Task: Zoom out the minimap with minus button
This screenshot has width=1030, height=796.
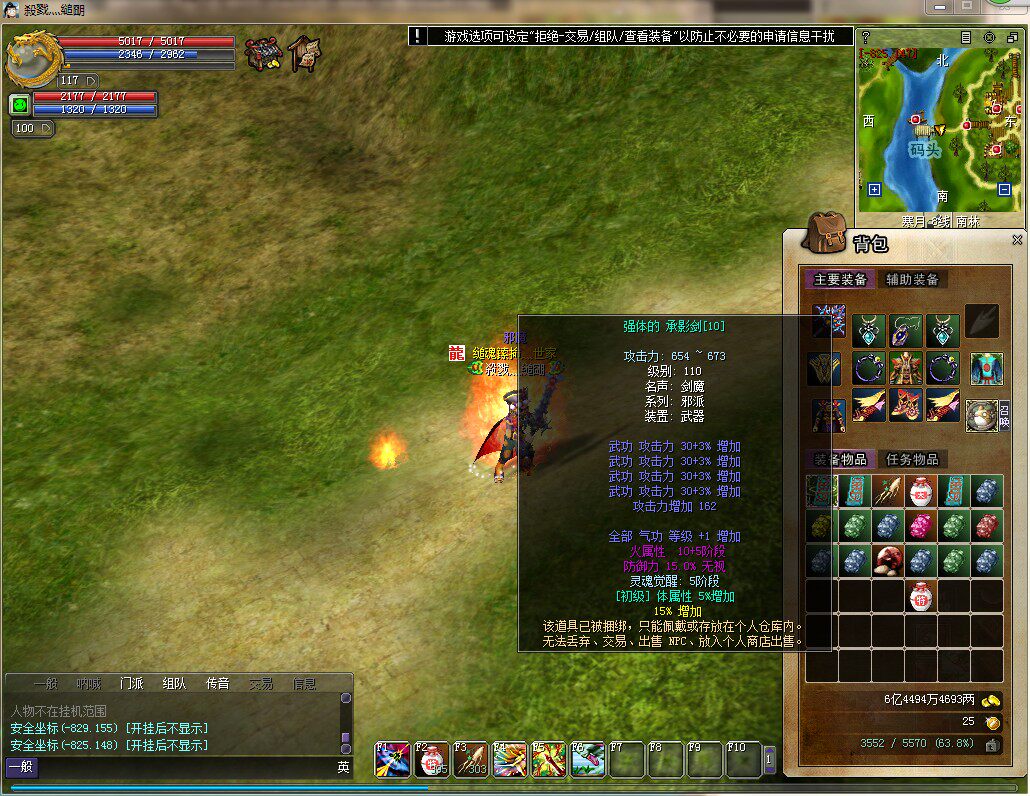Action: tap(1004, 189)
